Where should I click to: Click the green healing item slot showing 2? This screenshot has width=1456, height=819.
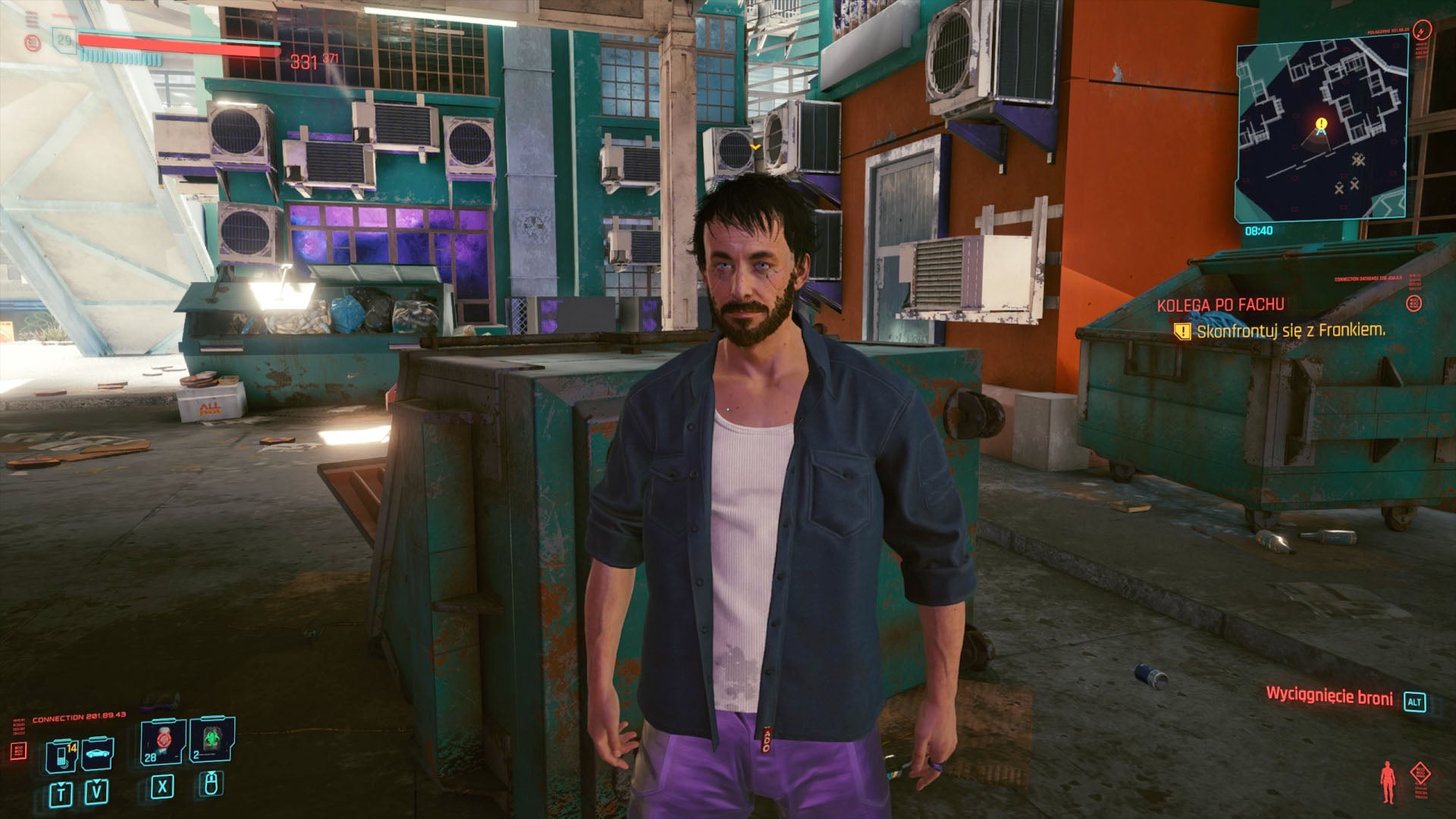pyautogui.click(x=212, y=742)
